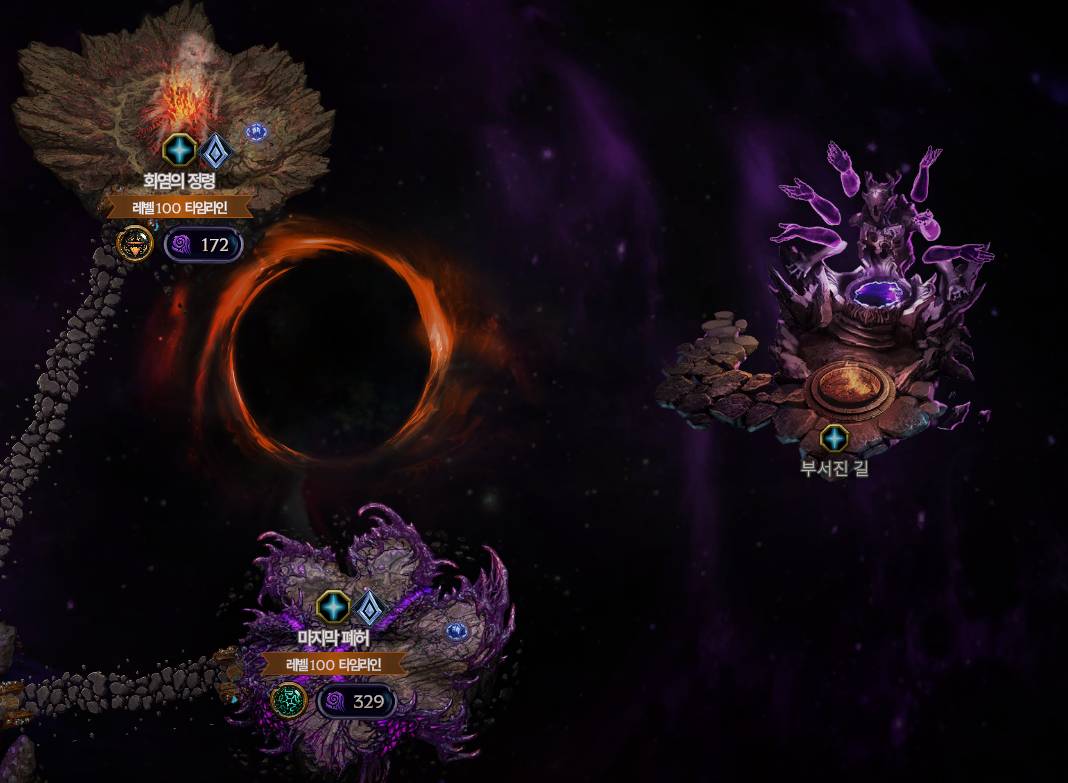Click the blue star icon above 마지막 폐허

coord(334,606)
